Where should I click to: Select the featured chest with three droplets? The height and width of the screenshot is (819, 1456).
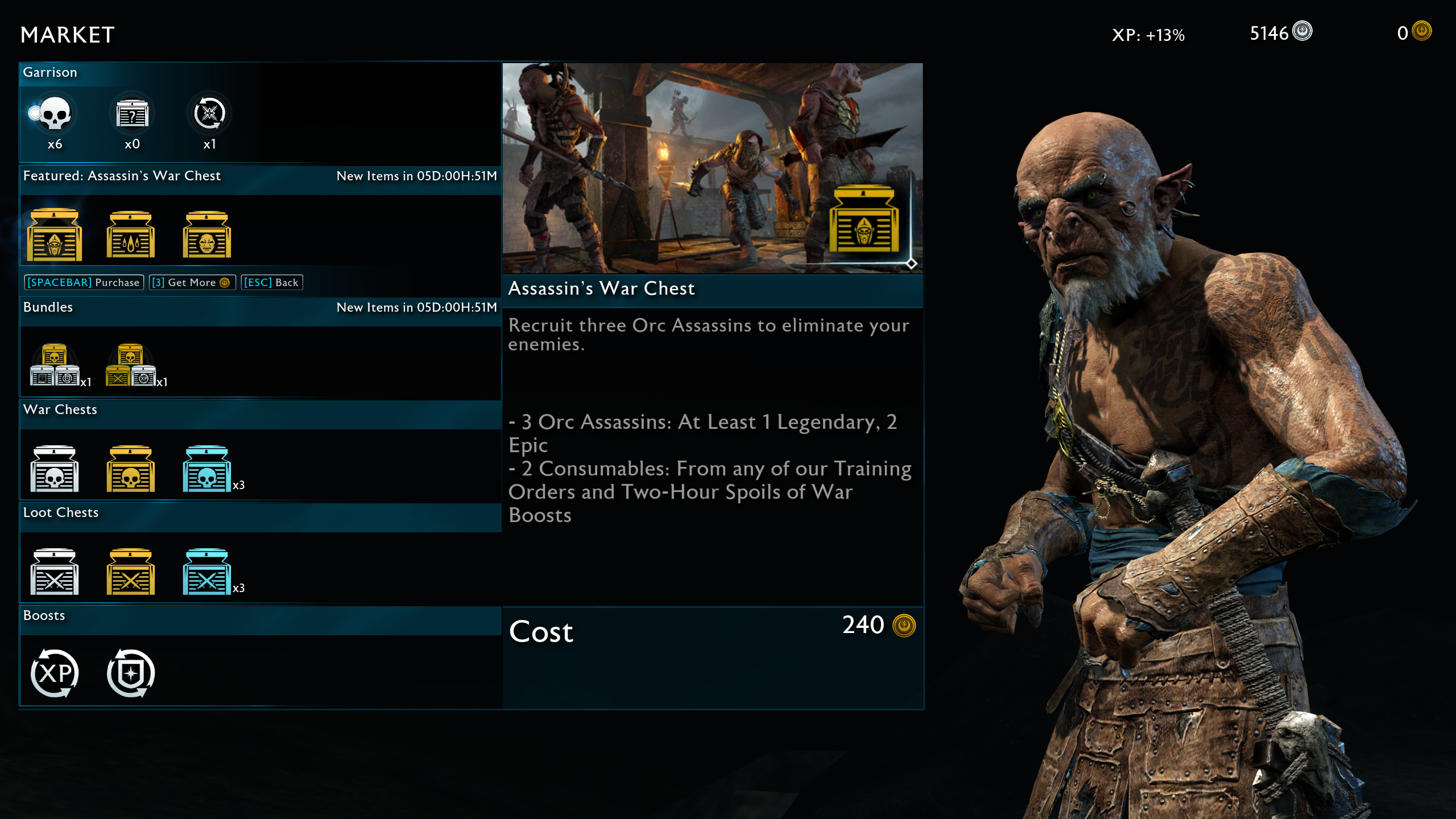coord(131,235)
